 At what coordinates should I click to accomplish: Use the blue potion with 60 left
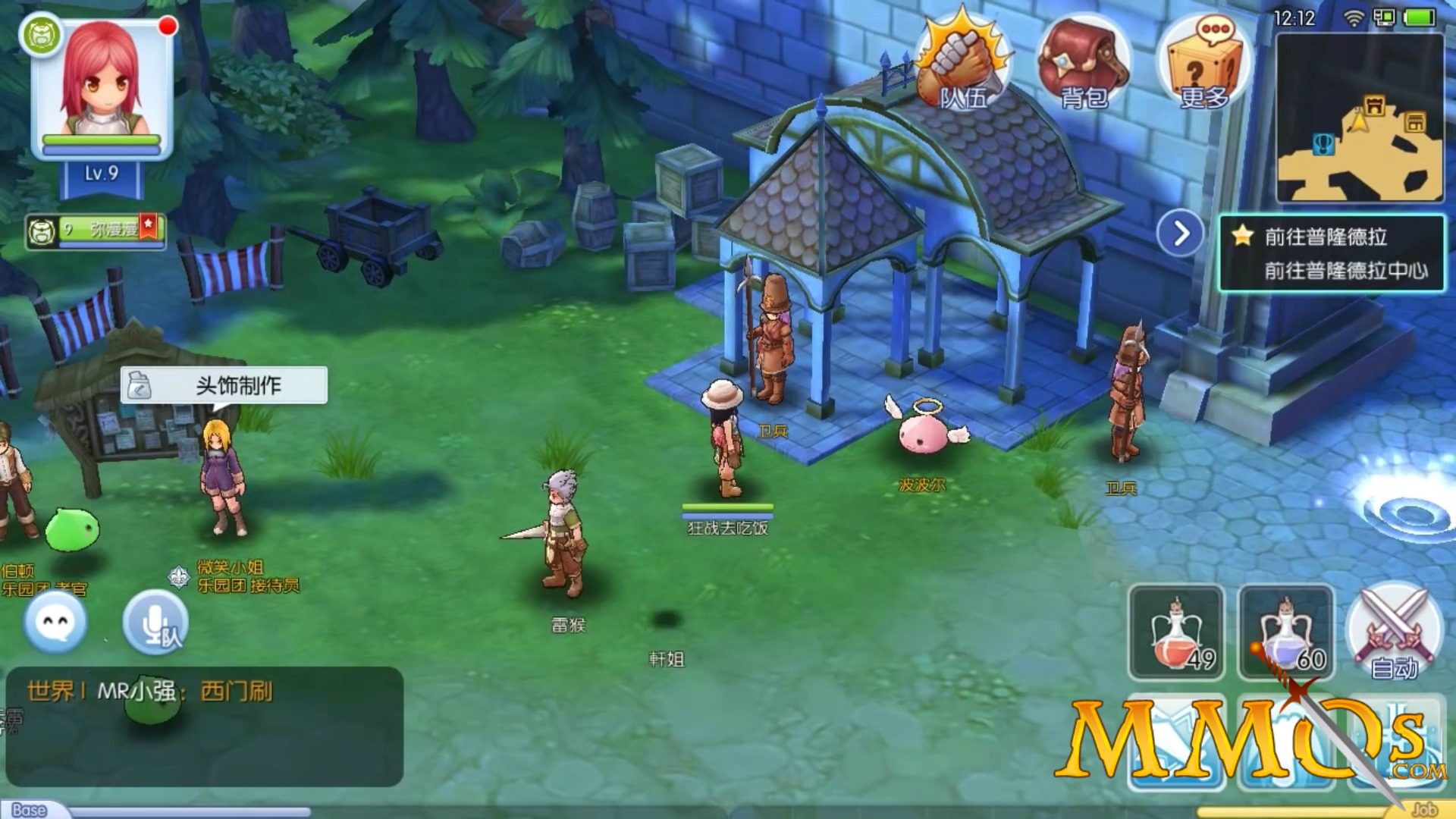tap(1286, 632)
